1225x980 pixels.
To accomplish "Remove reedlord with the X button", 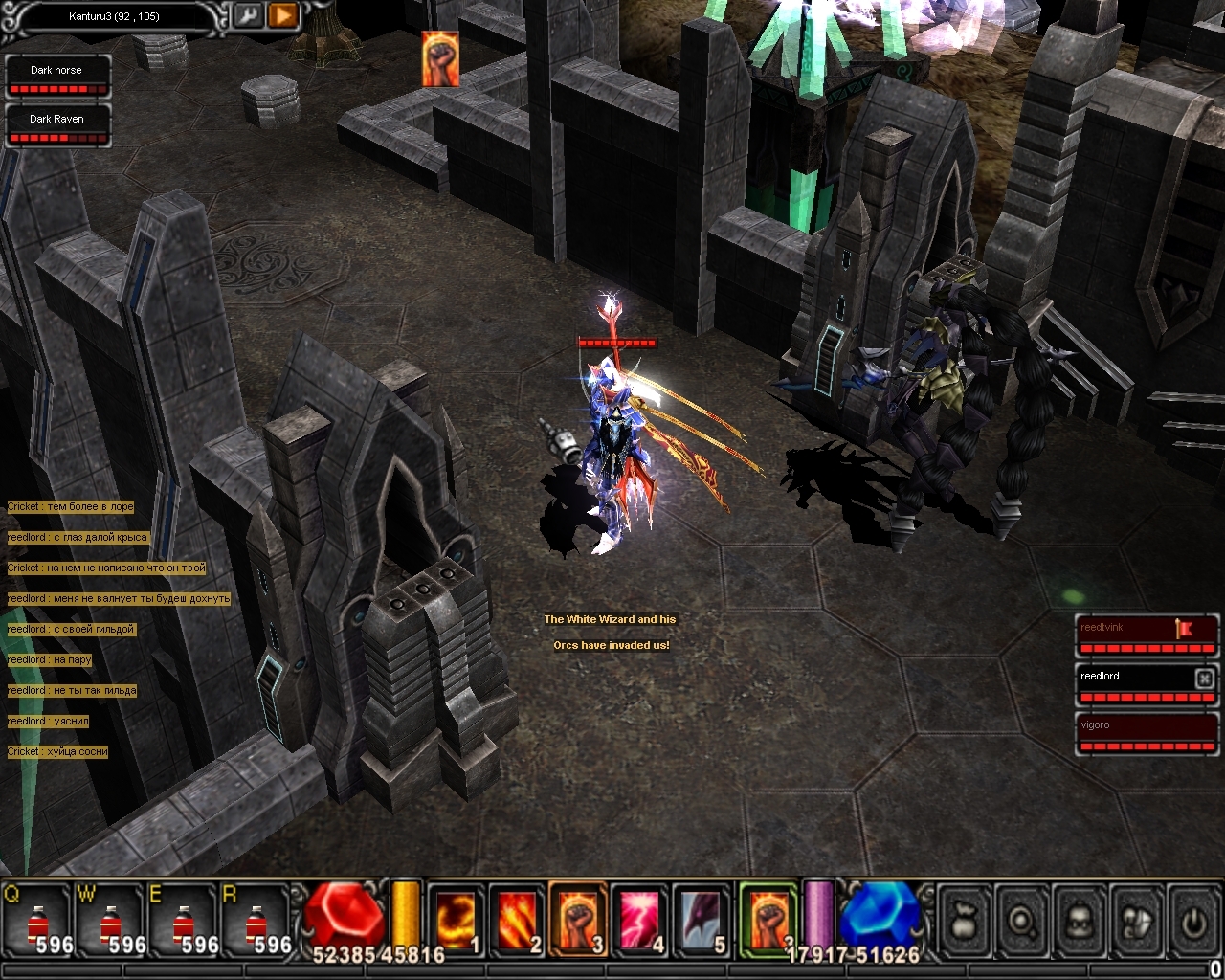I will (1204, 678).
